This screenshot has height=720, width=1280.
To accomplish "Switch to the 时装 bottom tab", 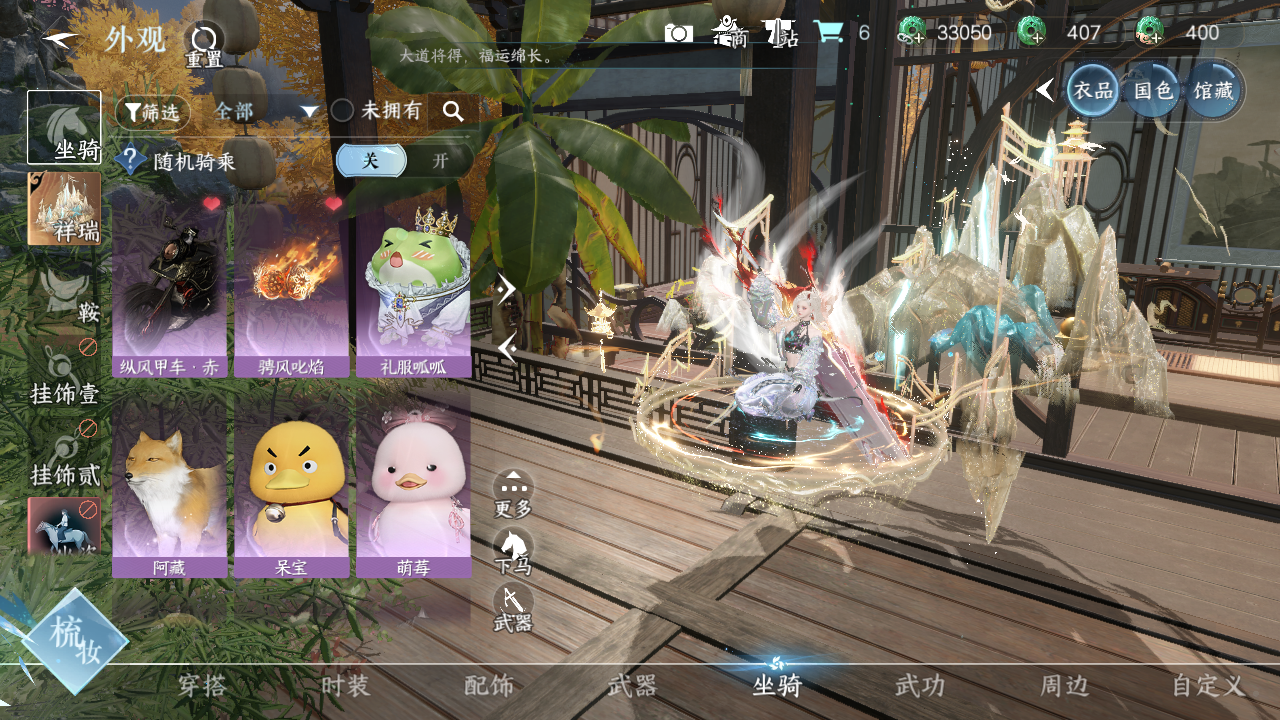I will pos(345,686).
